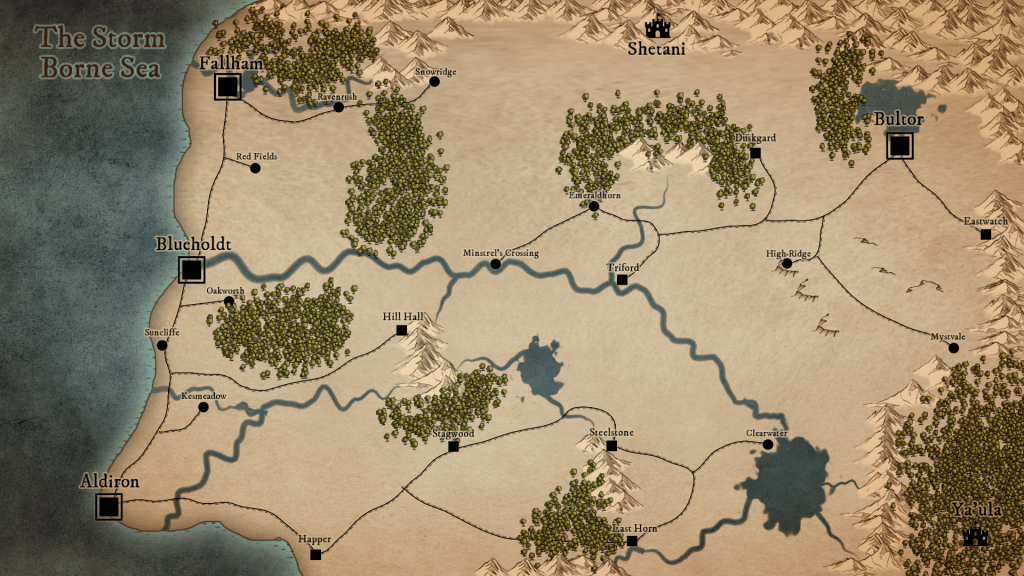
Task: Select the Red Fields town marker
Action: coord(255,168)
